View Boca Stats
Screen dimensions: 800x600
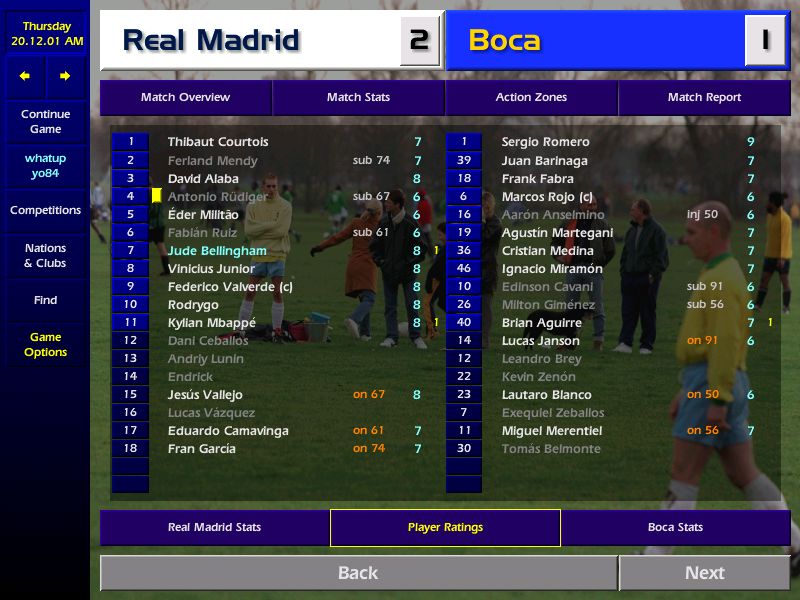tap(675, 527)
